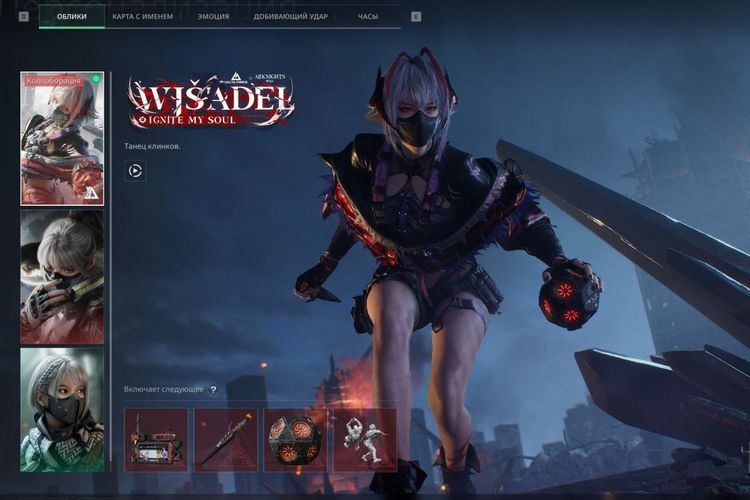The image size is (750, 500).
Task: Play the Танец клинков preview video
Action: pyautogui.click(x=135, y=171)
